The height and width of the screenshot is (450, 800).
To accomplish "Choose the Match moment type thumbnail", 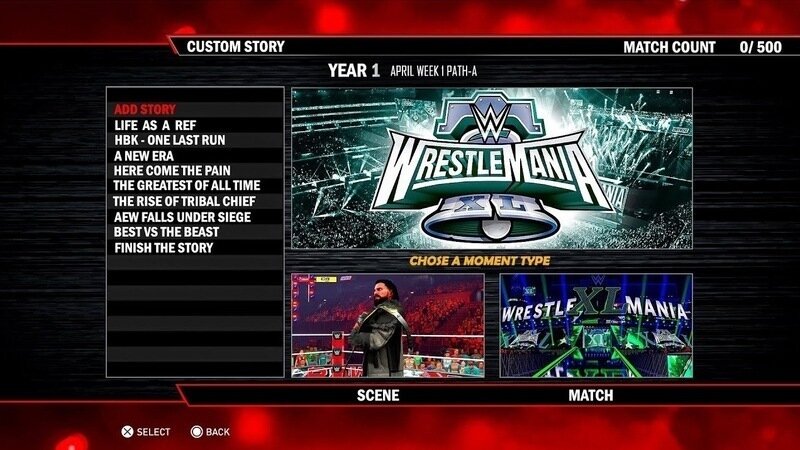I will 596,325.
